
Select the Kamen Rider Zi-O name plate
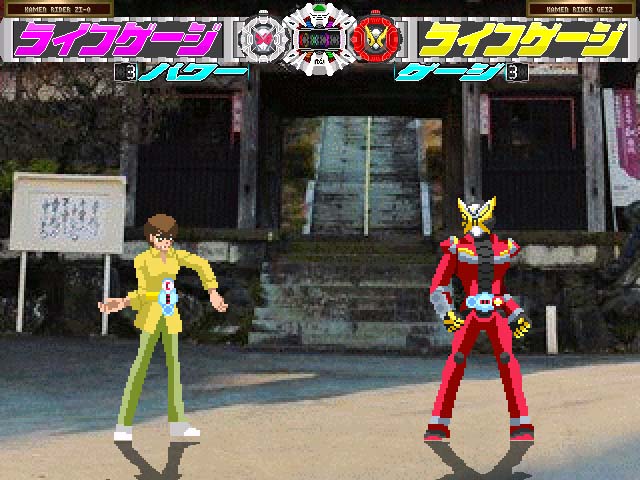[56, 9]
